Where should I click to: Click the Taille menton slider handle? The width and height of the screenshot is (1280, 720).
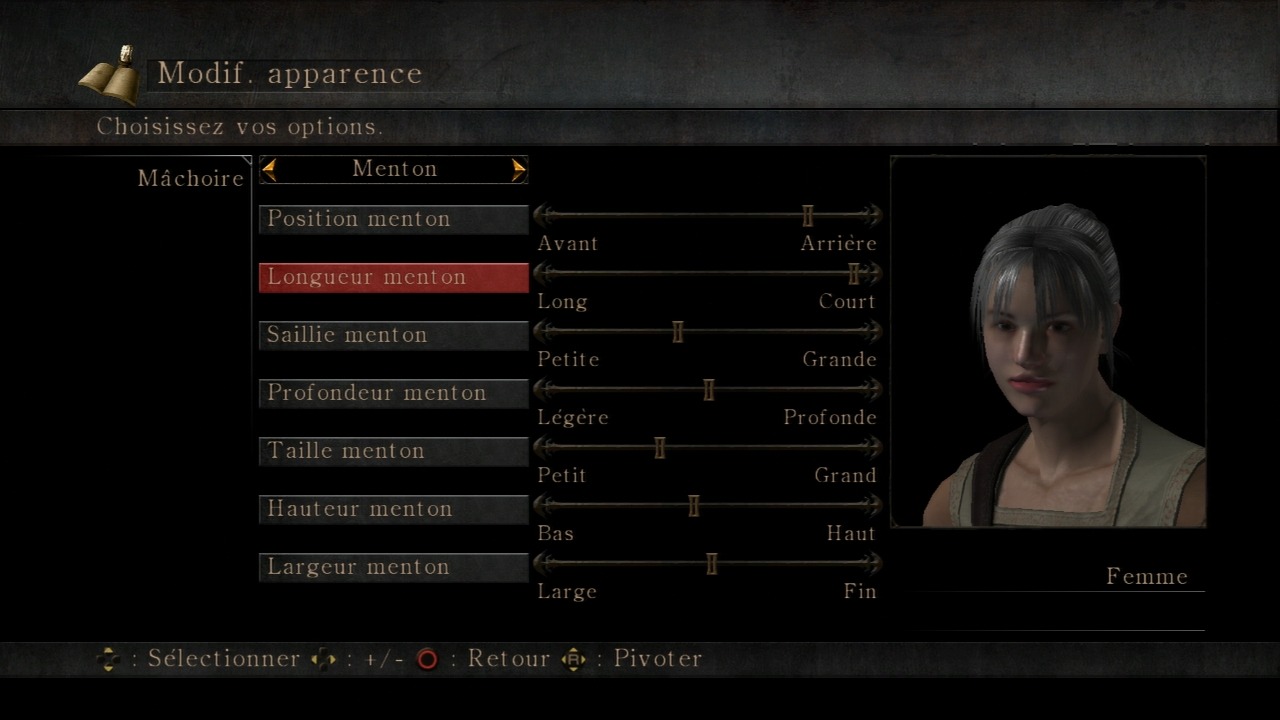tap(660, 447)
